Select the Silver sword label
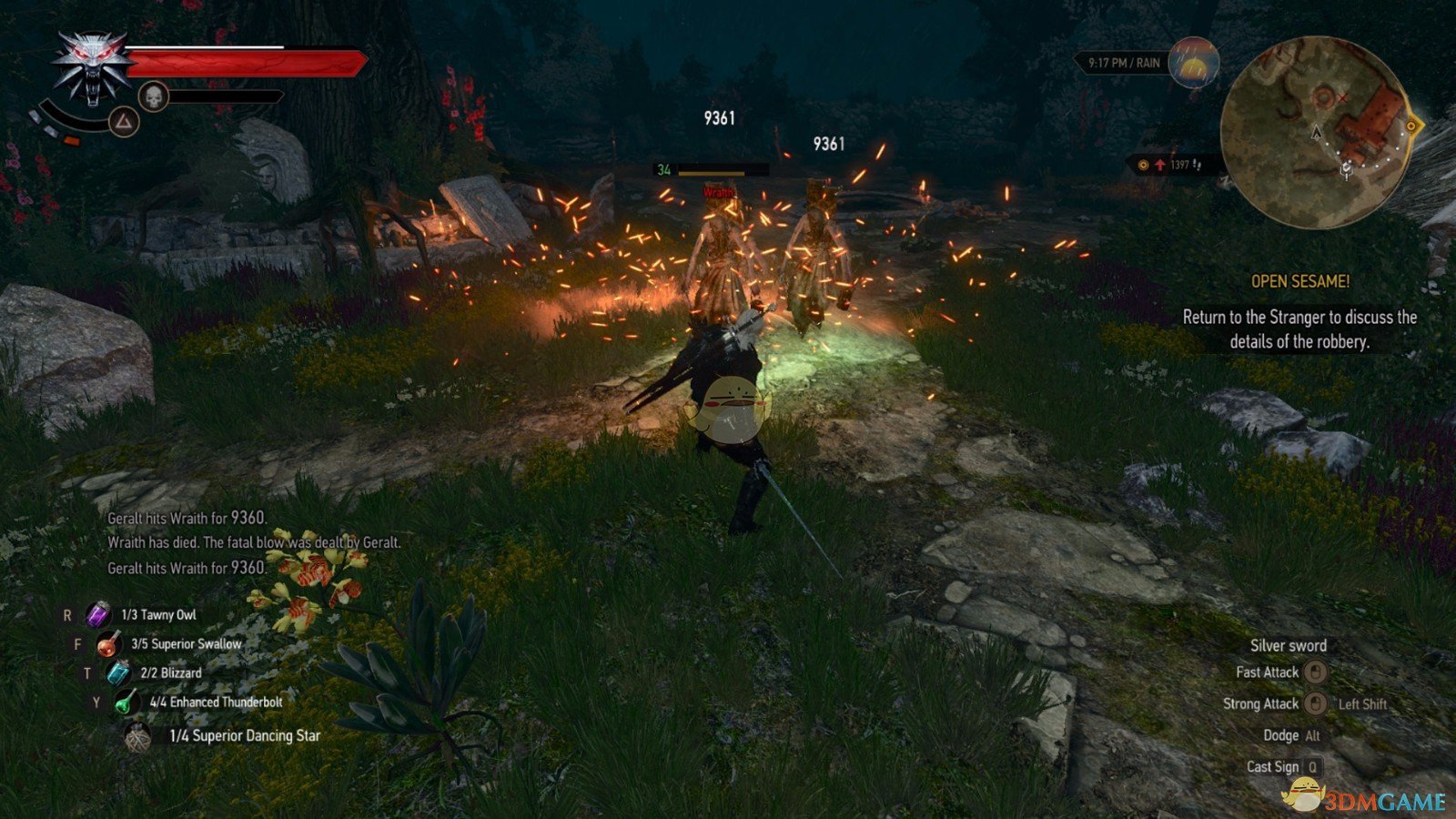 click(x=1291, y=645)
